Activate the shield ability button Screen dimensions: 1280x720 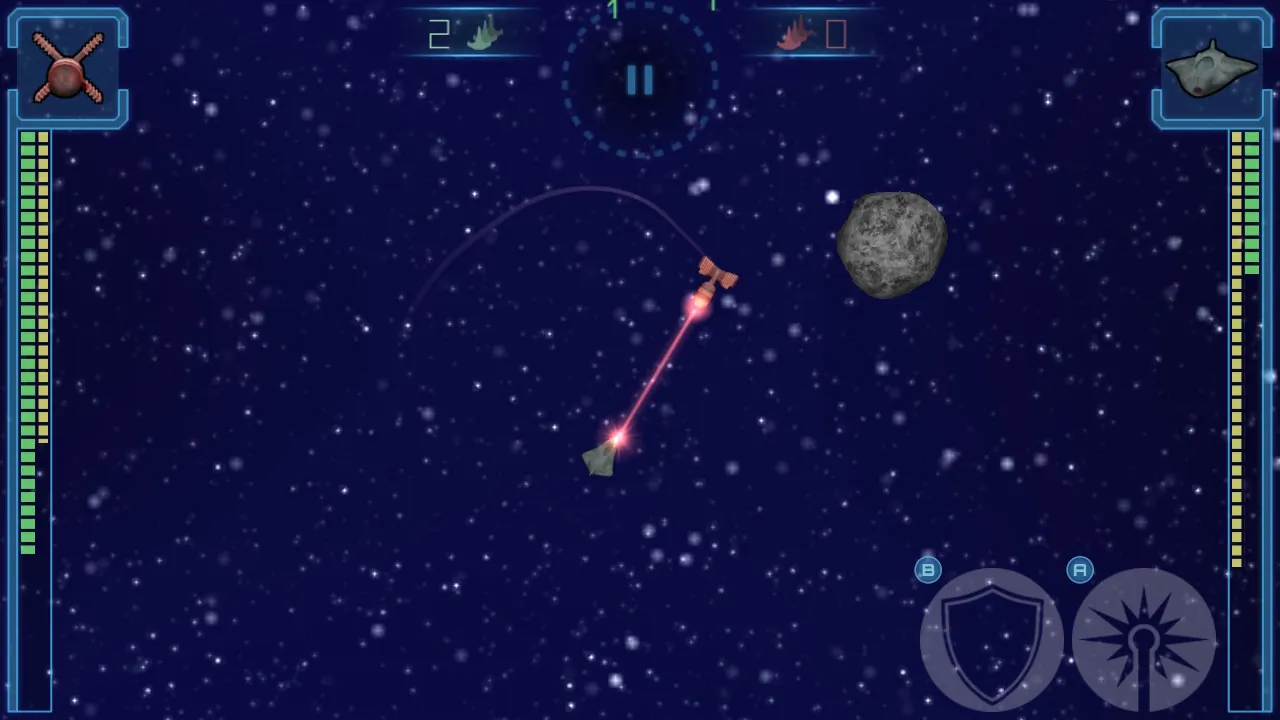[990, 640]
